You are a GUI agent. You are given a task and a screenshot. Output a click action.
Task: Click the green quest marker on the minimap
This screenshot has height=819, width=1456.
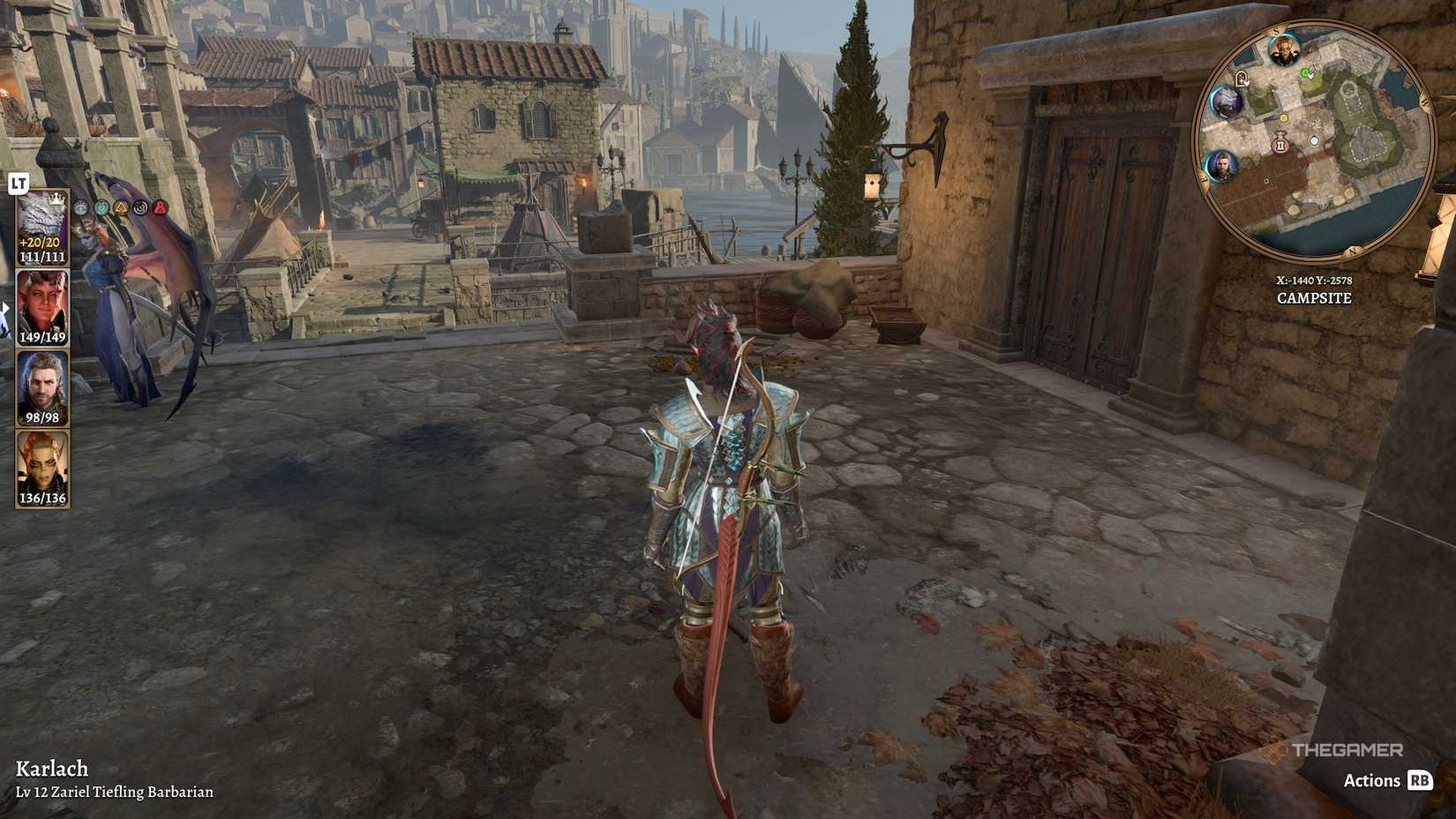[x=1305, y=73]
